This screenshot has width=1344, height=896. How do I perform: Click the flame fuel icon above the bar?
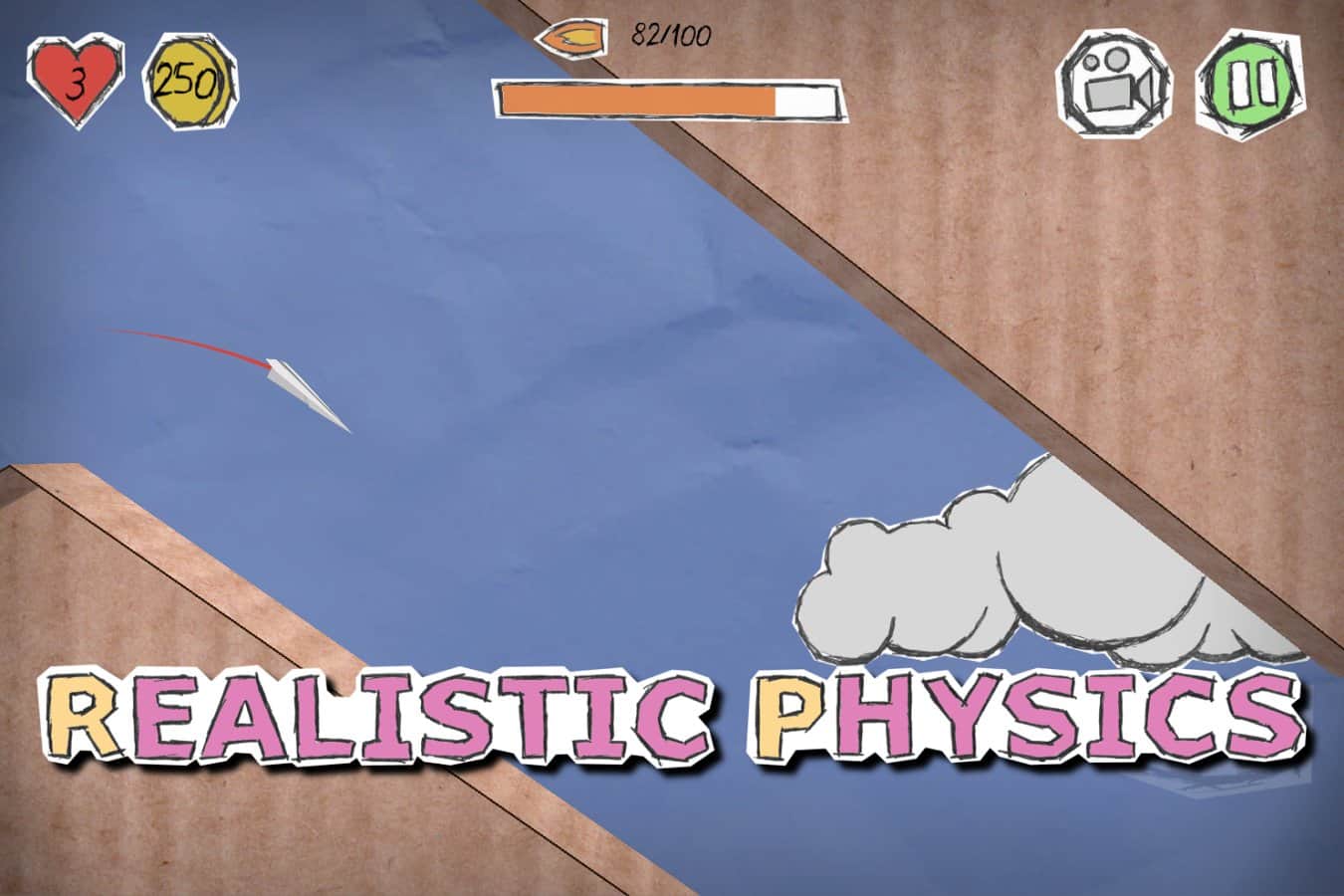[x=570, y=38]
